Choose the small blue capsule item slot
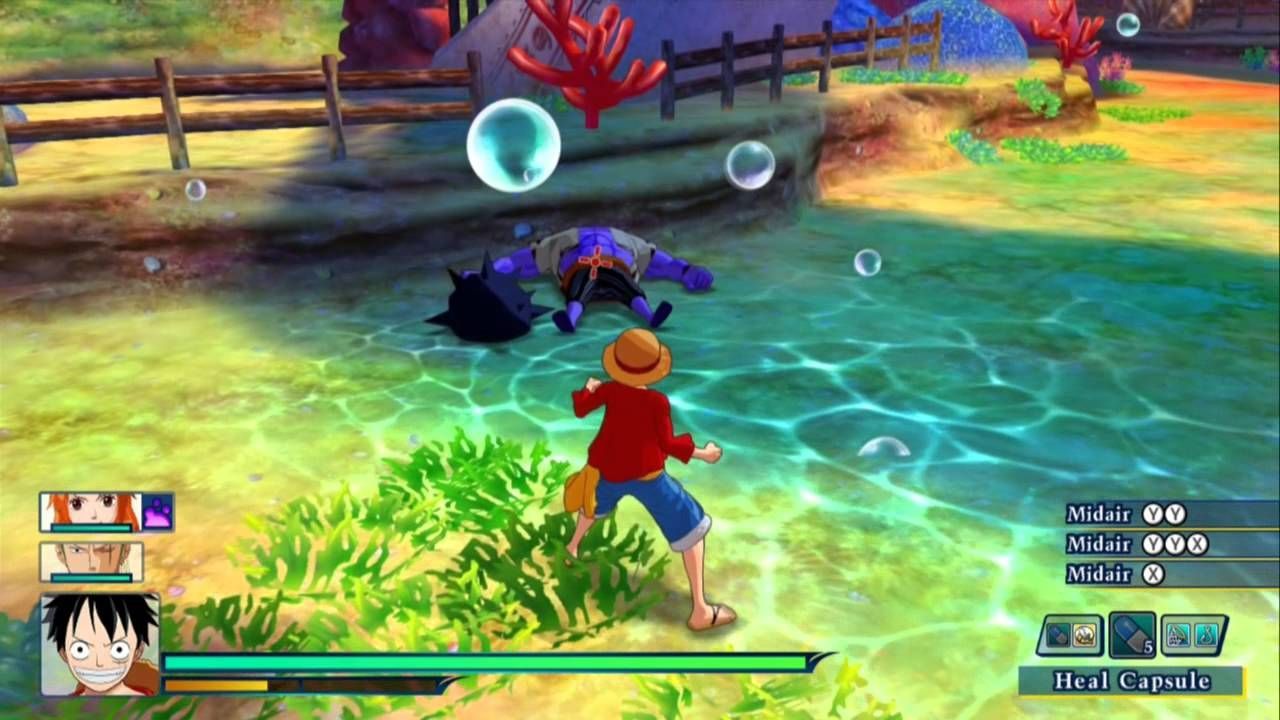 pos(1057,635)
